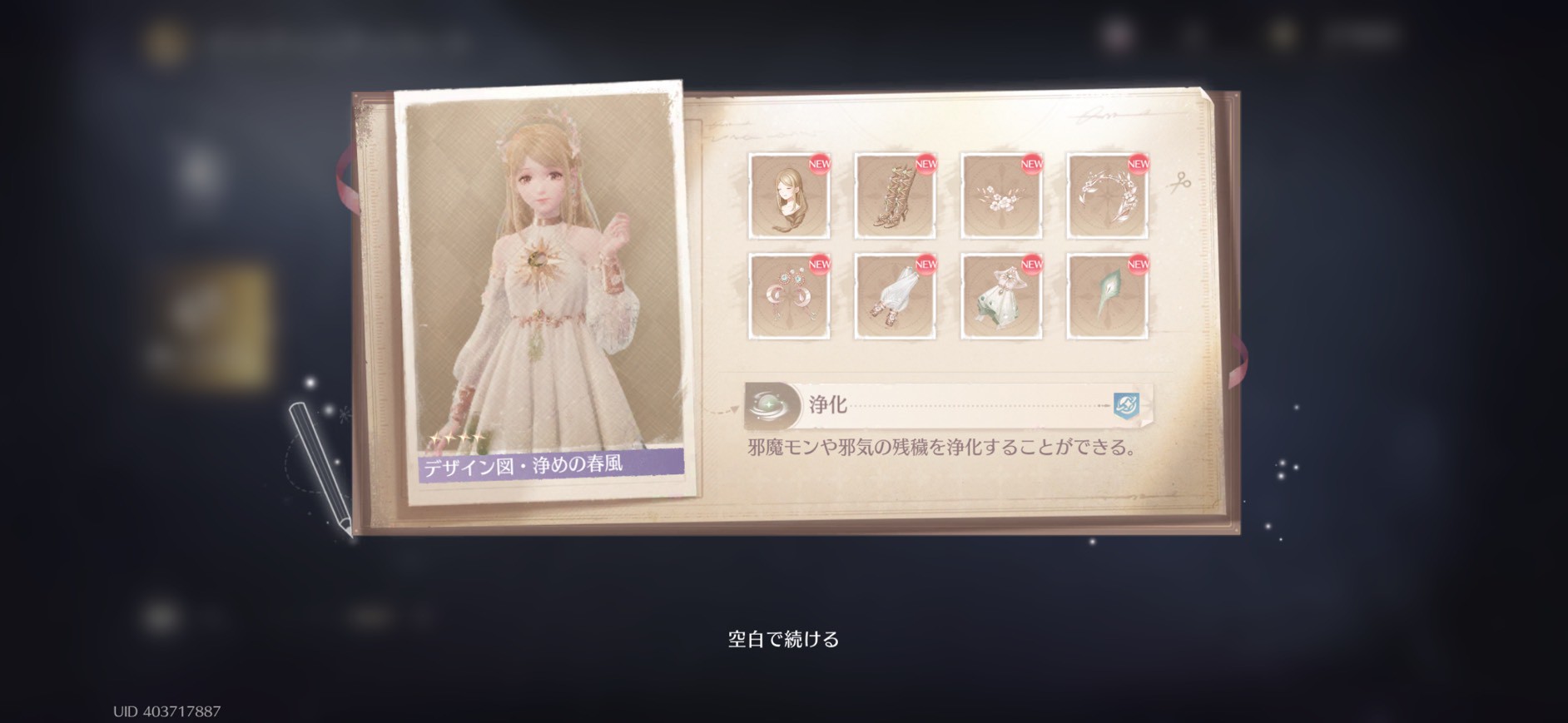The height and width of the screenshot is (723, 1568).
Task: Open the white flower hair accessory item
Action: (1000, 195)
